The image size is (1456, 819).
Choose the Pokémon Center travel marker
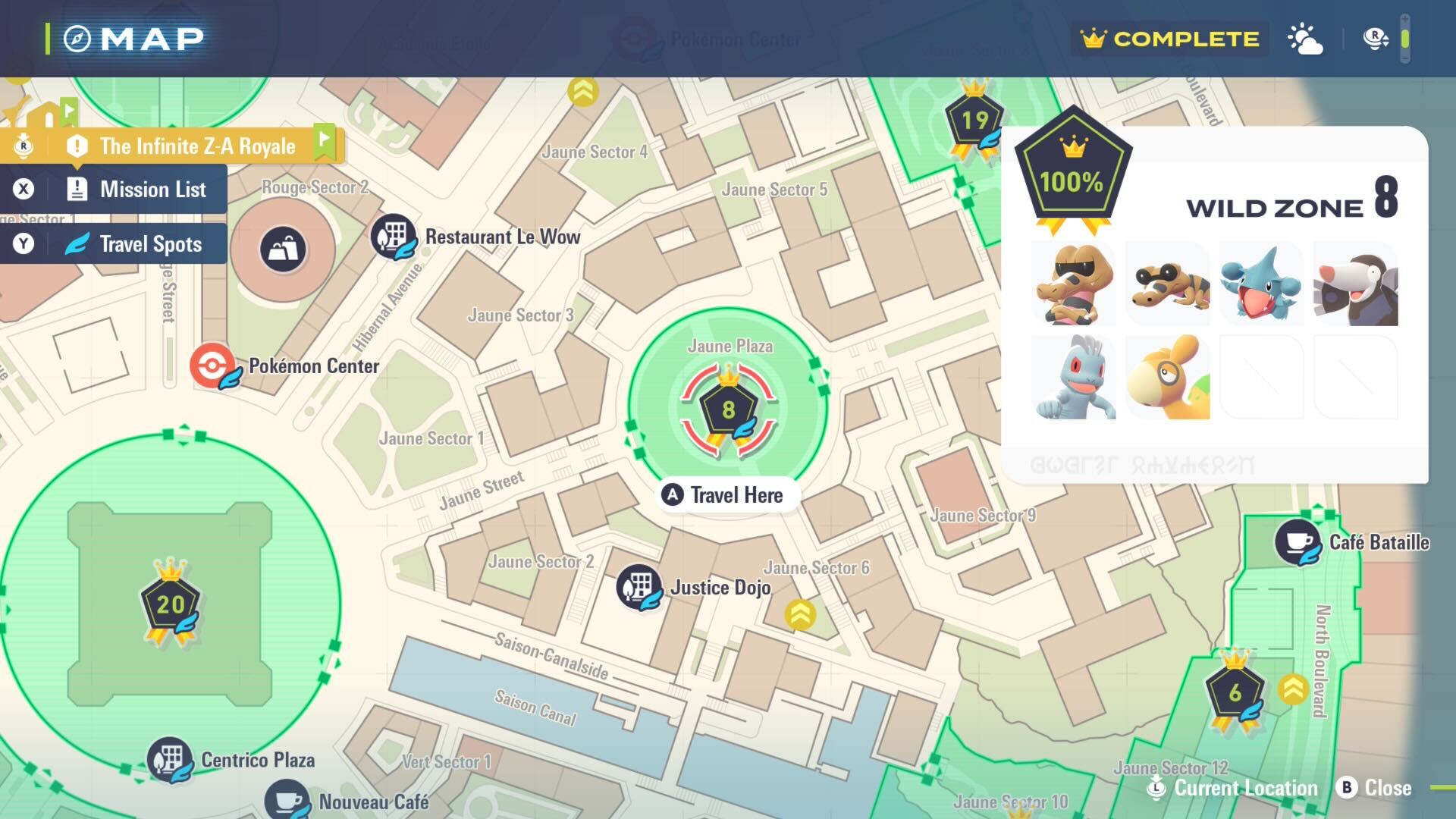click(x=214, y=366)
